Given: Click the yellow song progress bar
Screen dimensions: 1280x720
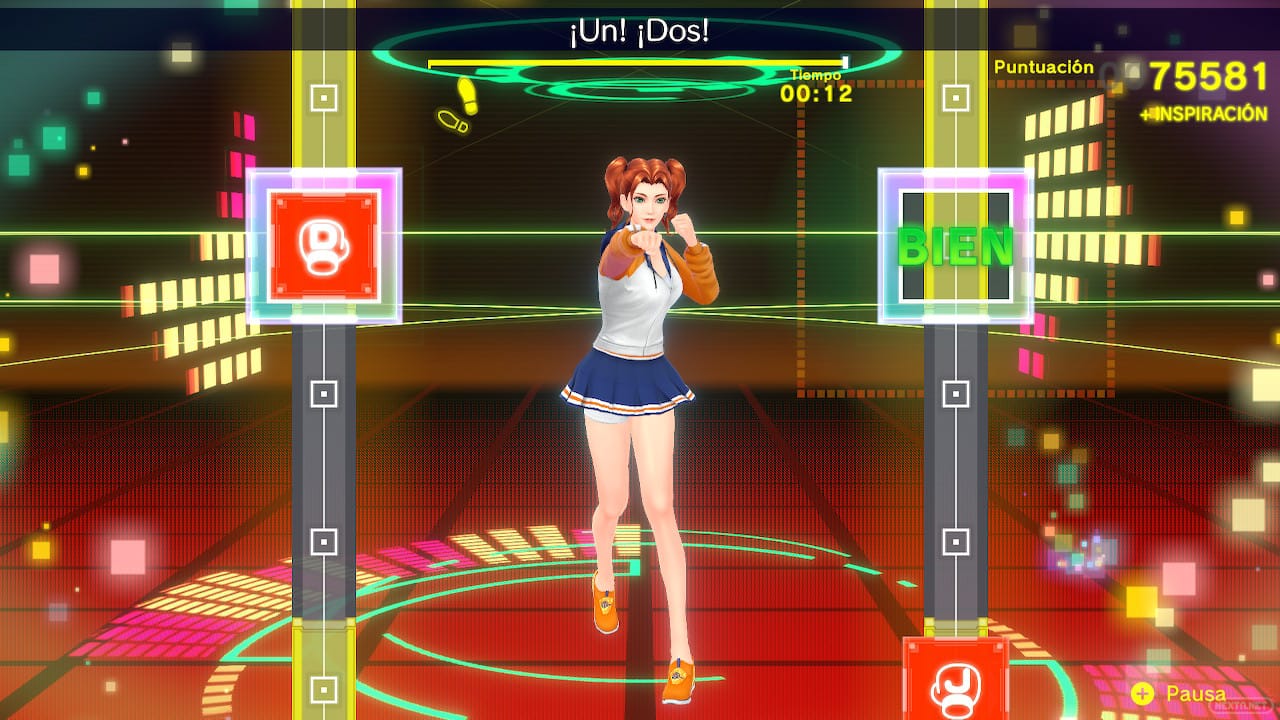Looking at the screenshot, I should click(x=637, y=62).
